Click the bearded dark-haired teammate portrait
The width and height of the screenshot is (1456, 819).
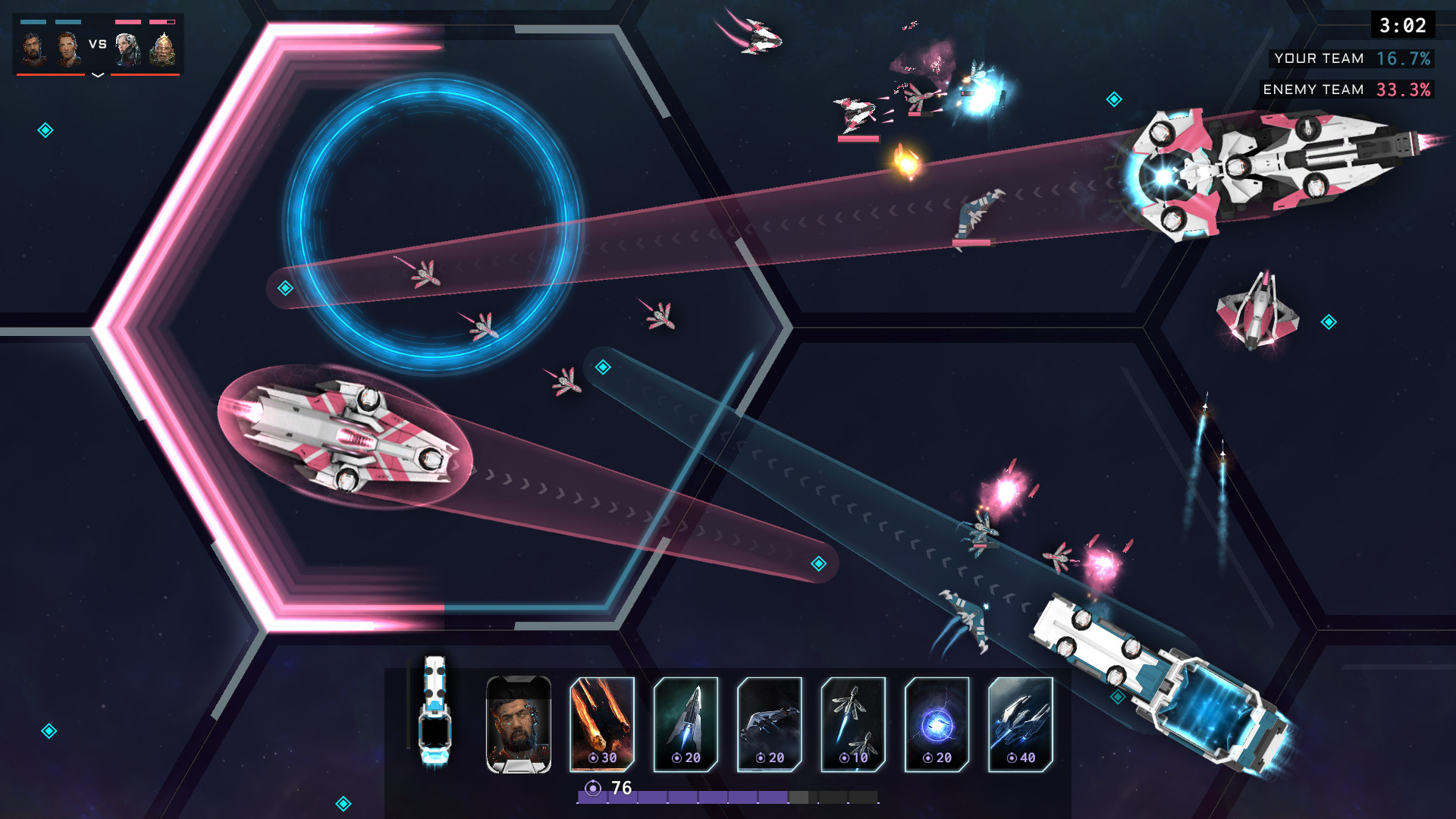pyautogui.click(x=33, y=49)
